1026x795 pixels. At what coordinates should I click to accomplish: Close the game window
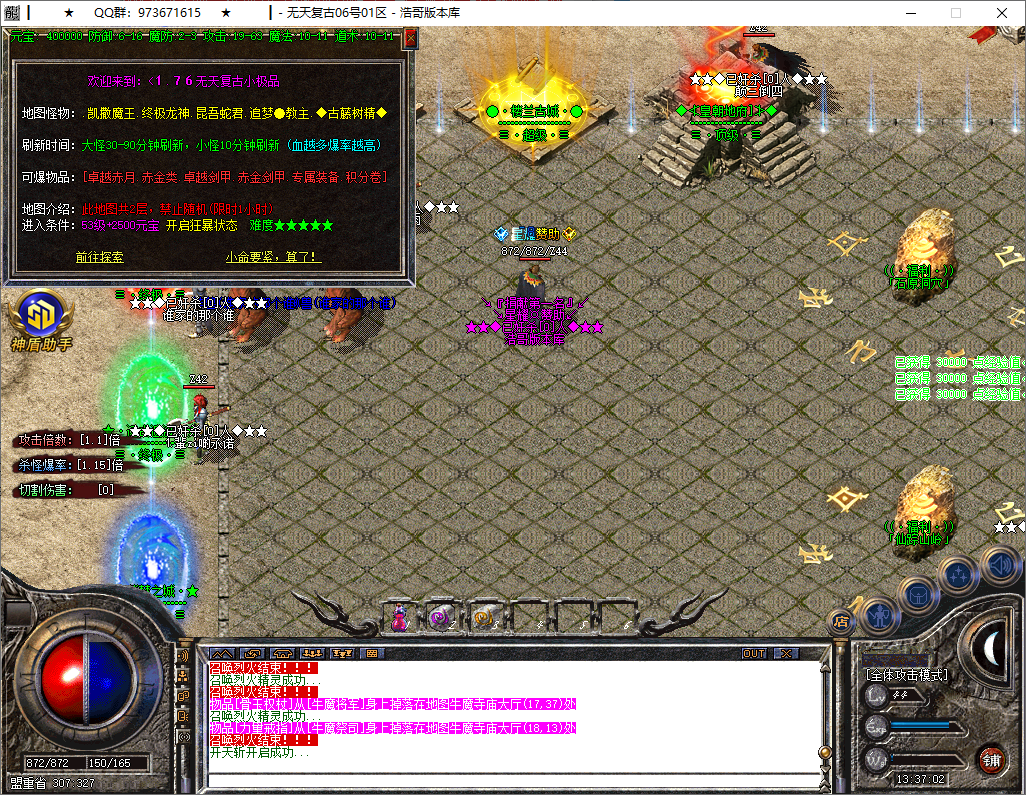[1002, 13]
